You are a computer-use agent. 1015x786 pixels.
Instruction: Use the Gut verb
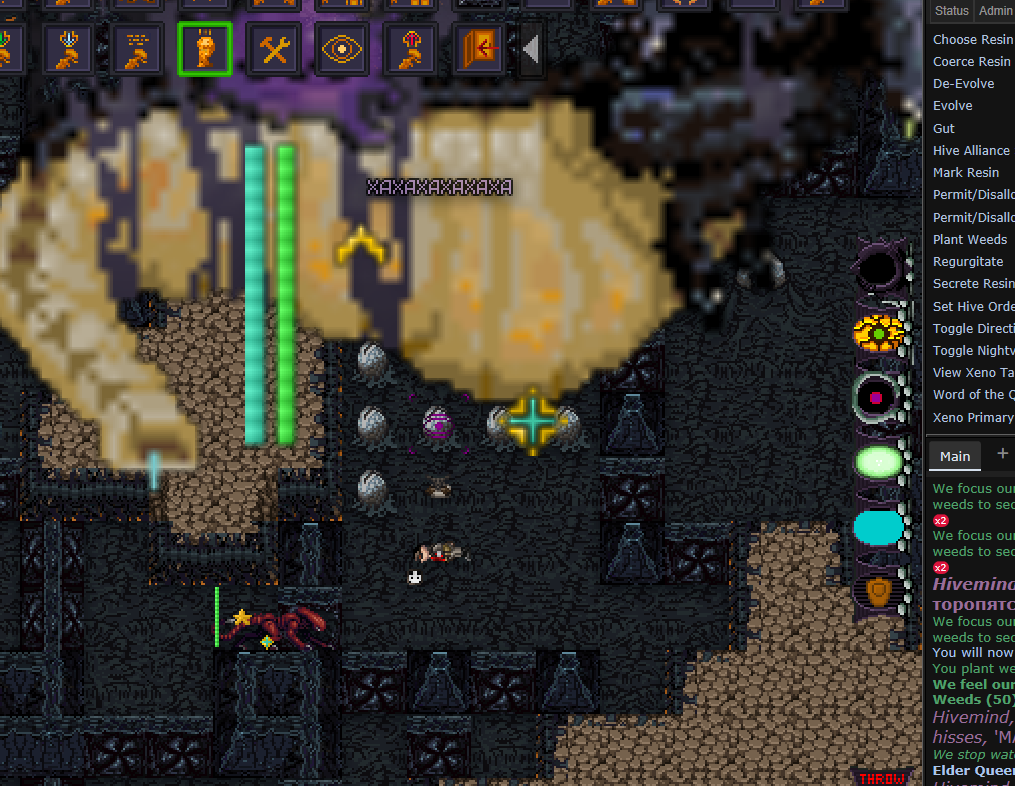click(x=943, y=128)
